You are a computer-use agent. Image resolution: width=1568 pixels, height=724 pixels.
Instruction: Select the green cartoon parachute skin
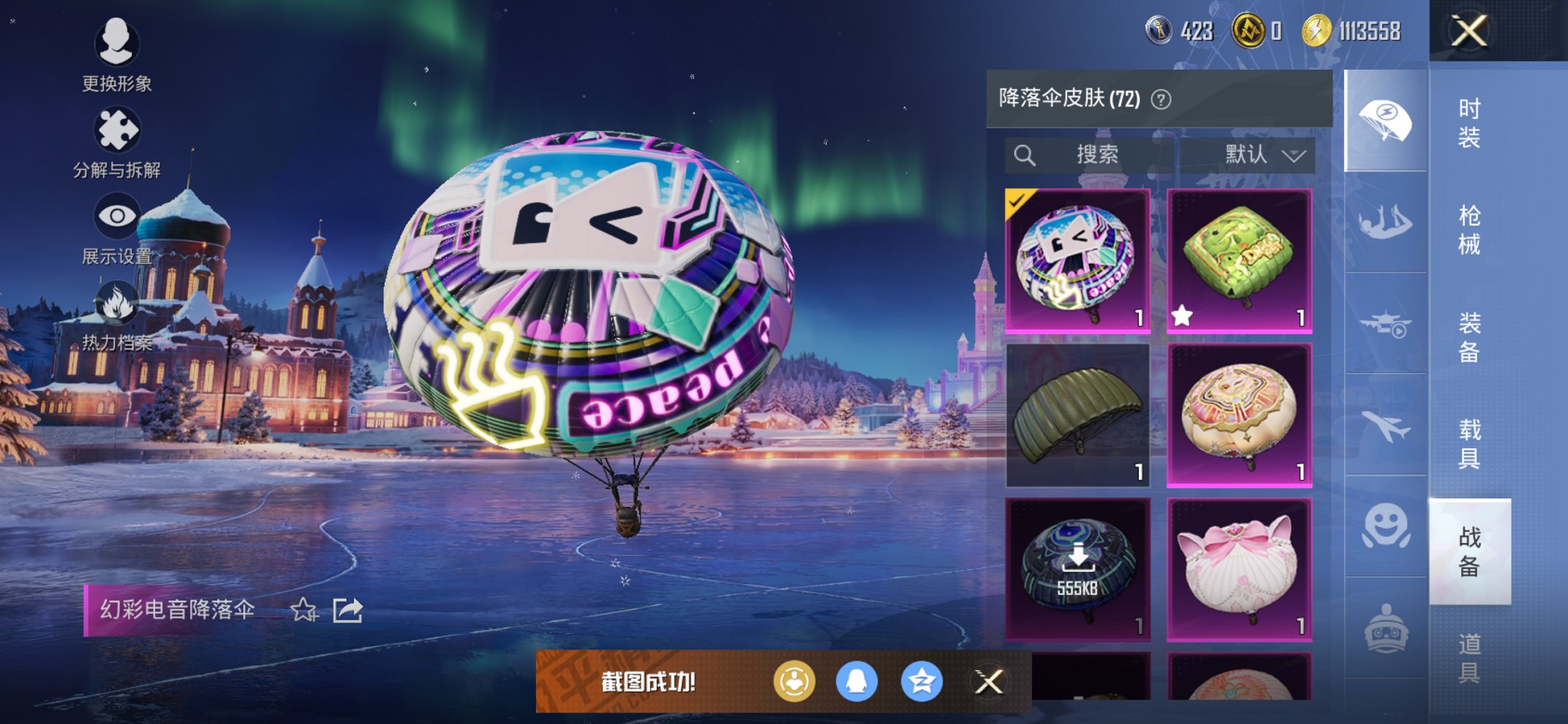(x=1239, y=261)
